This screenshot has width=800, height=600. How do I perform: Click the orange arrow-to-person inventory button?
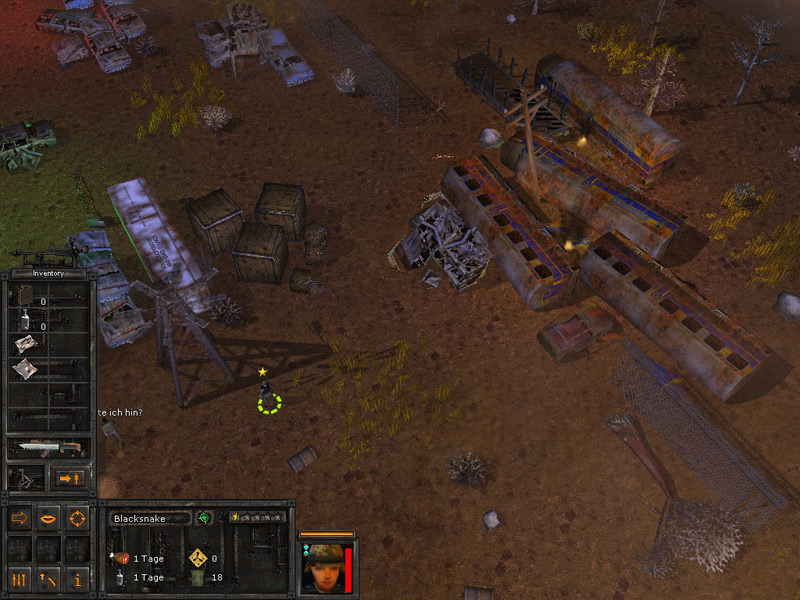tap(70, 477)
